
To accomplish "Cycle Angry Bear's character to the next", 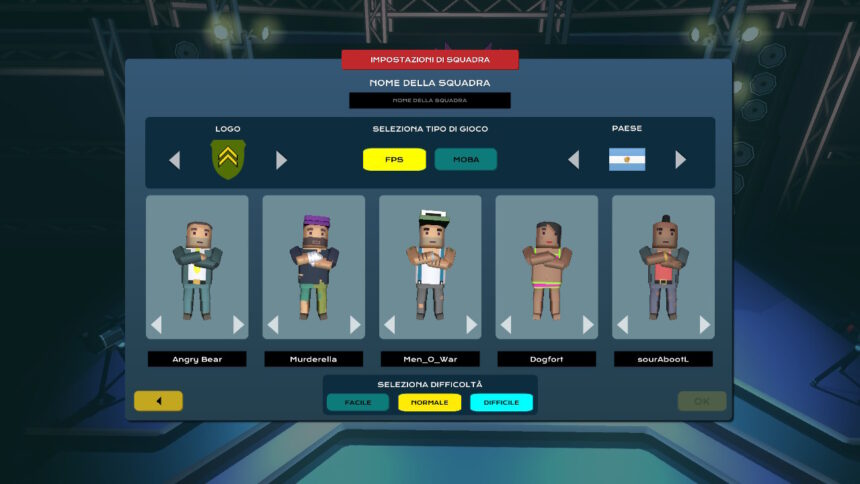I will point(238,325).
